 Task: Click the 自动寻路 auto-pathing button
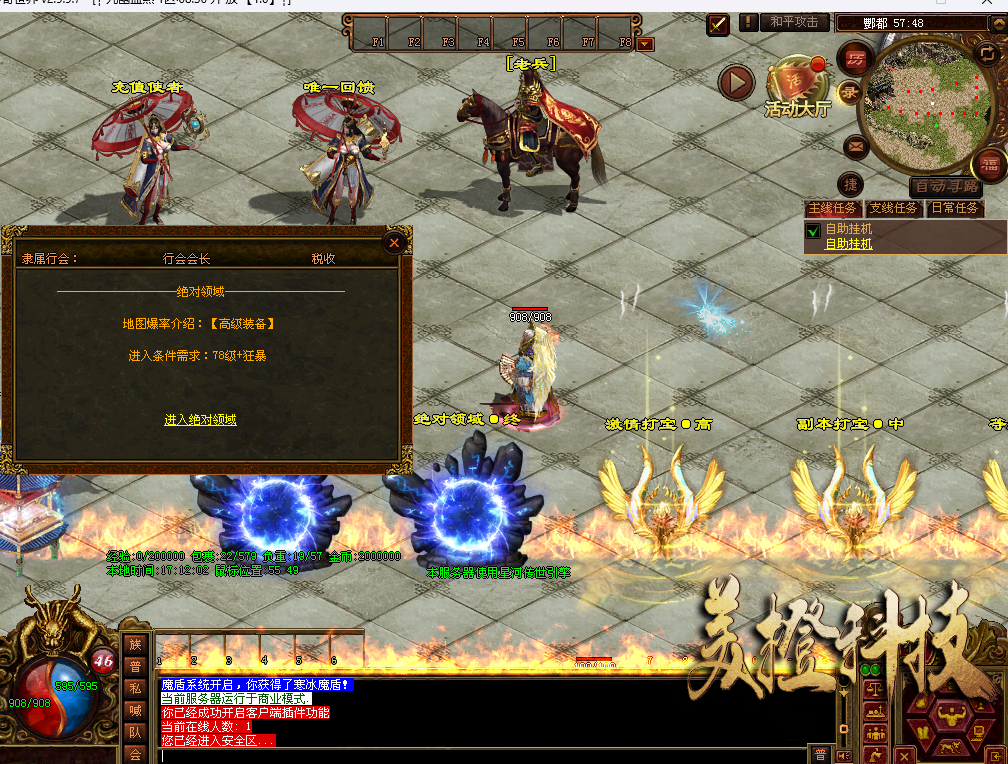[945, 187]
